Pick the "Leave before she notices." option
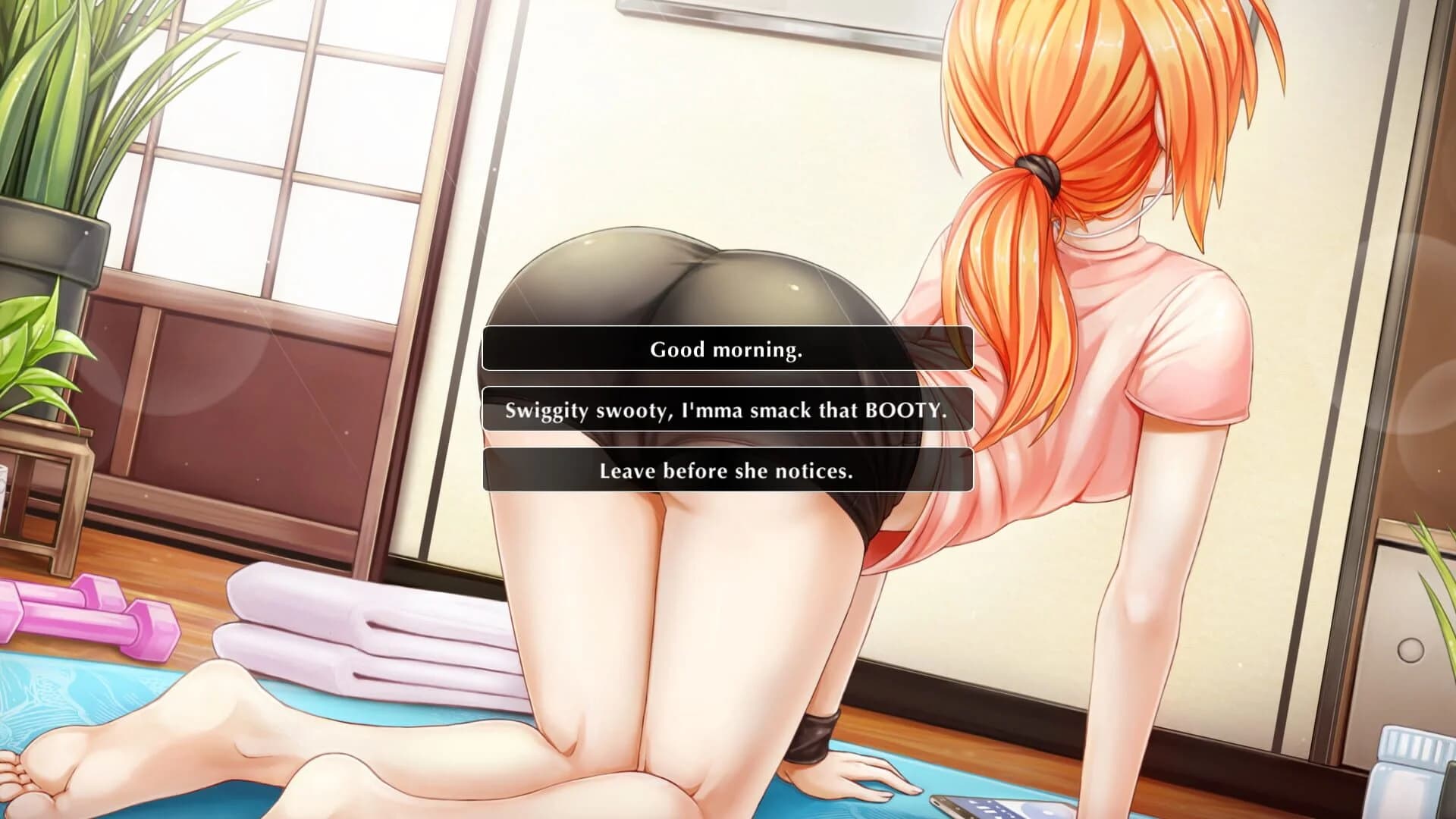 (x=726, y=471)
